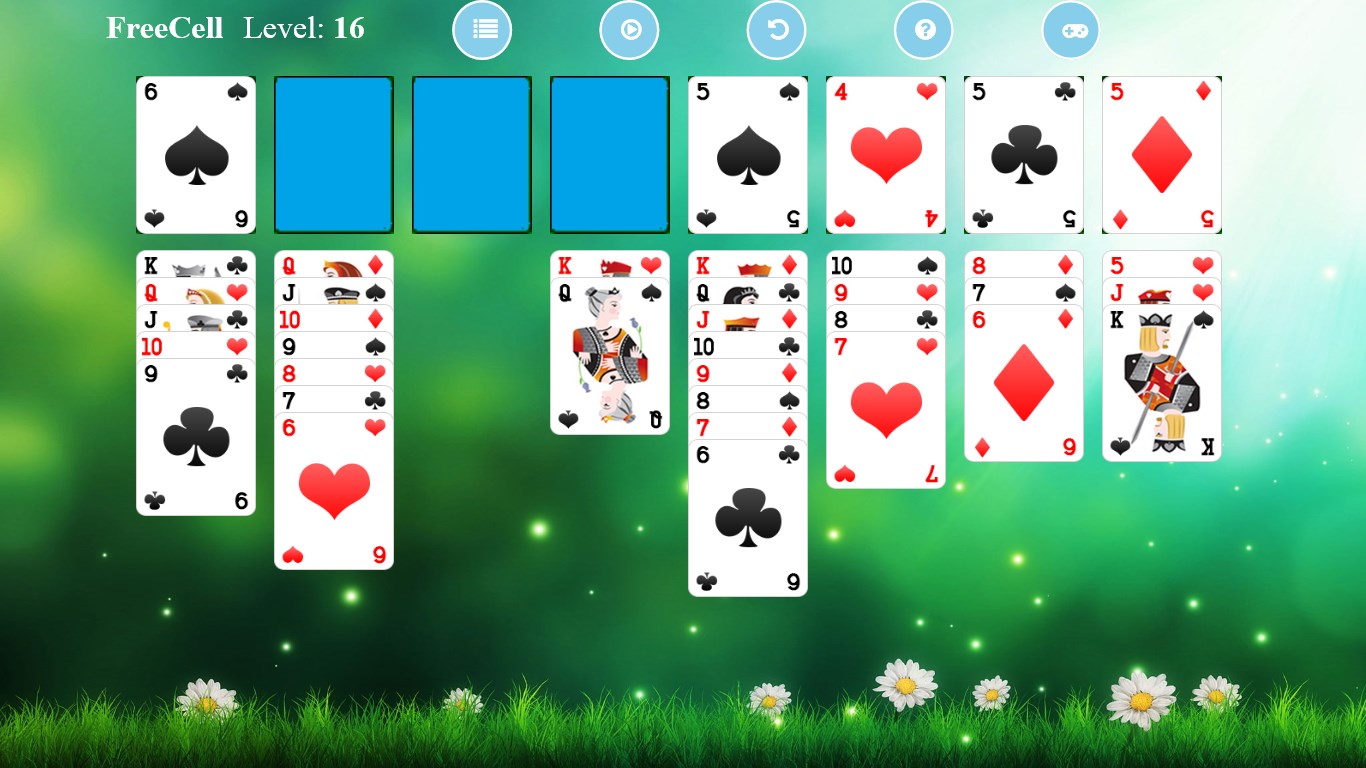Click the play/restart icon
This screenshot has width=1366, height=768.
[x=629, y=30]
